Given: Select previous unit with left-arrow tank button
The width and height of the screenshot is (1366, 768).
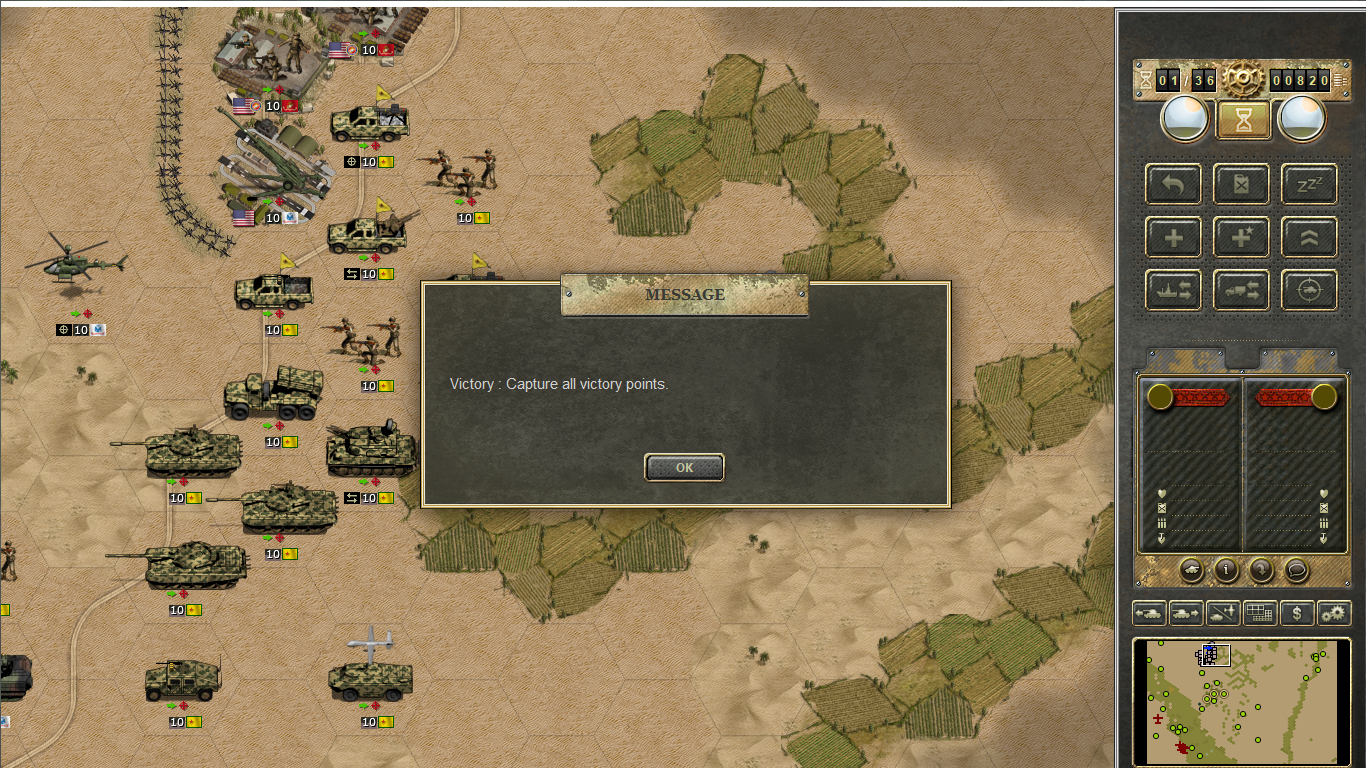Looking at the screenshot, I should (x=1149, y=613).
